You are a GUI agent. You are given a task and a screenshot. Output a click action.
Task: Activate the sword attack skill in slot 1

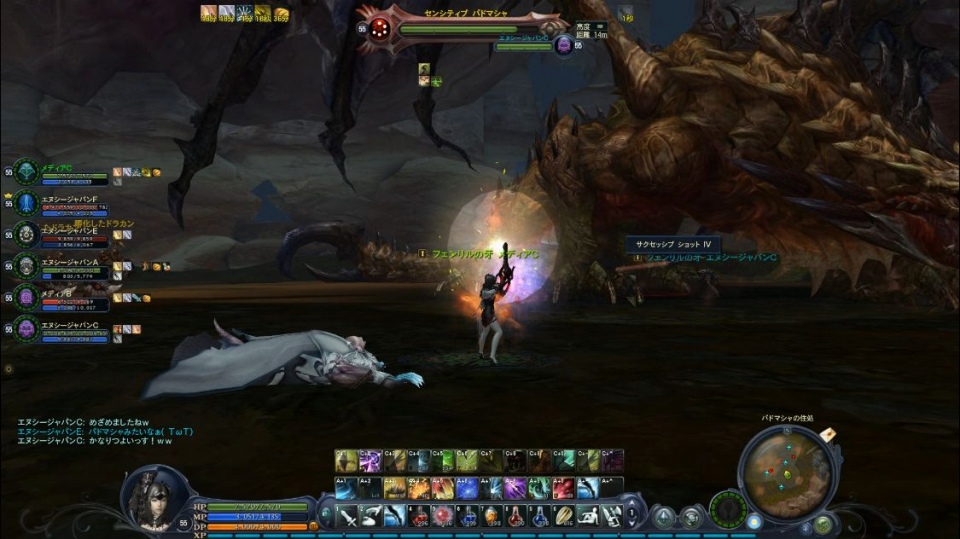point(346,516)
